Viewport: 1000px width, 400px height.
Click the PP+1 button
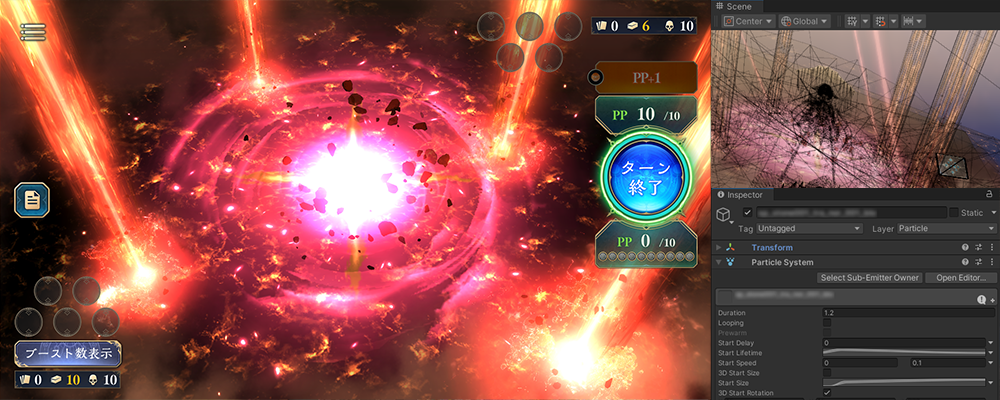(x=644, y=77)
